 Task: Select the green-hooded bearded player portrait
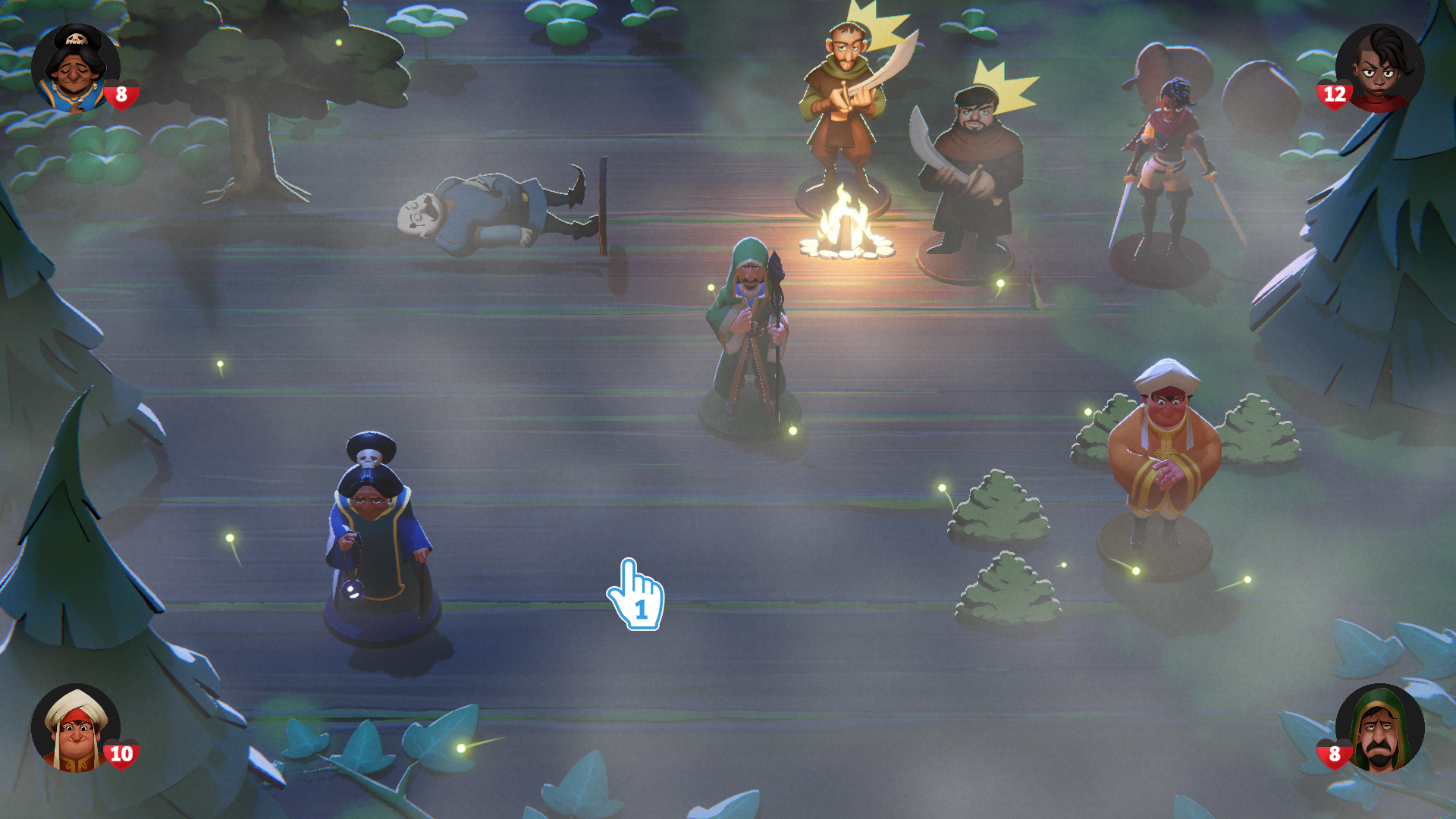click(x=1379, y=728)
